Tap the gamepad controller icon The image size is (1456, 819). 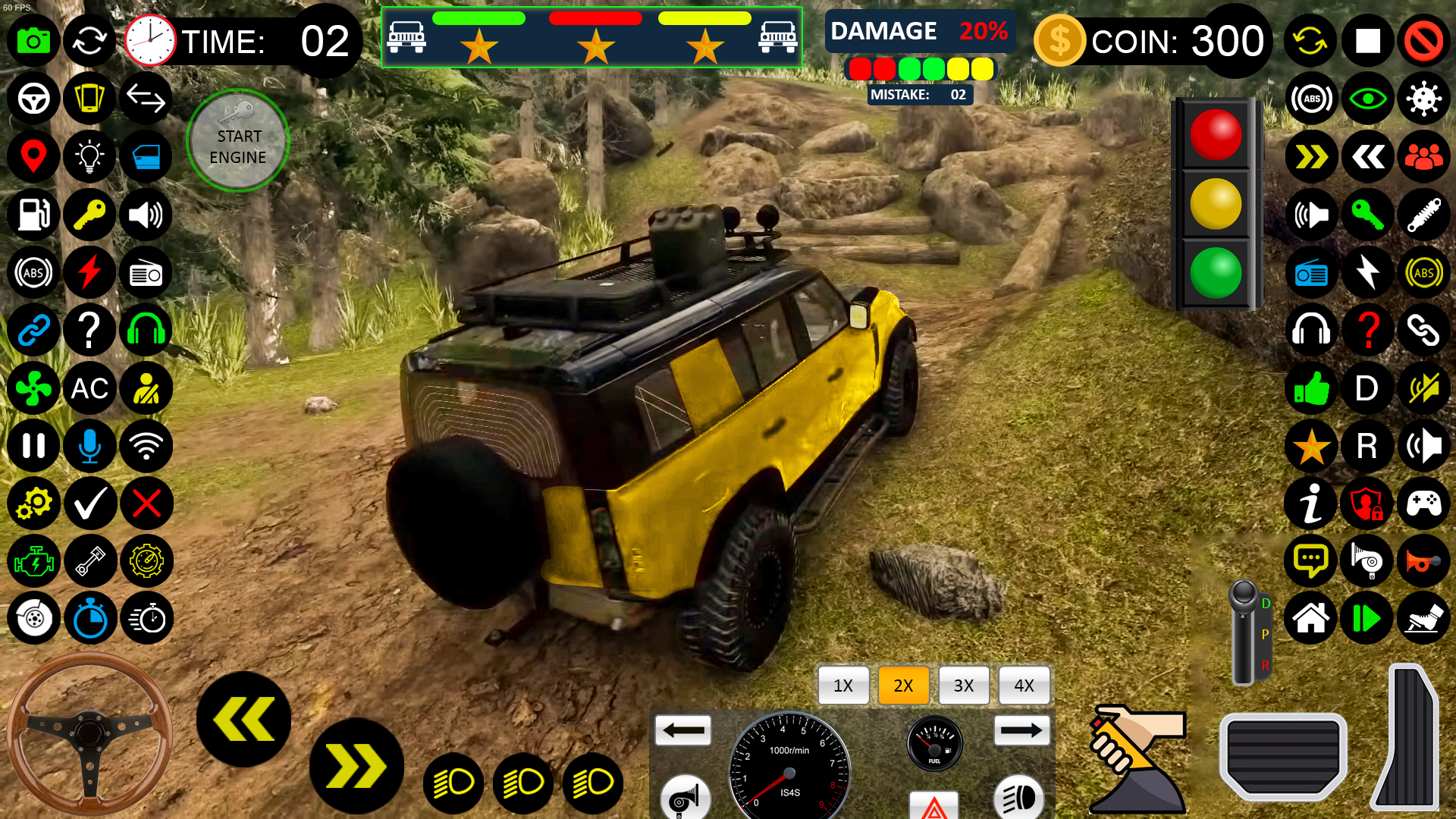[1424, 504]
